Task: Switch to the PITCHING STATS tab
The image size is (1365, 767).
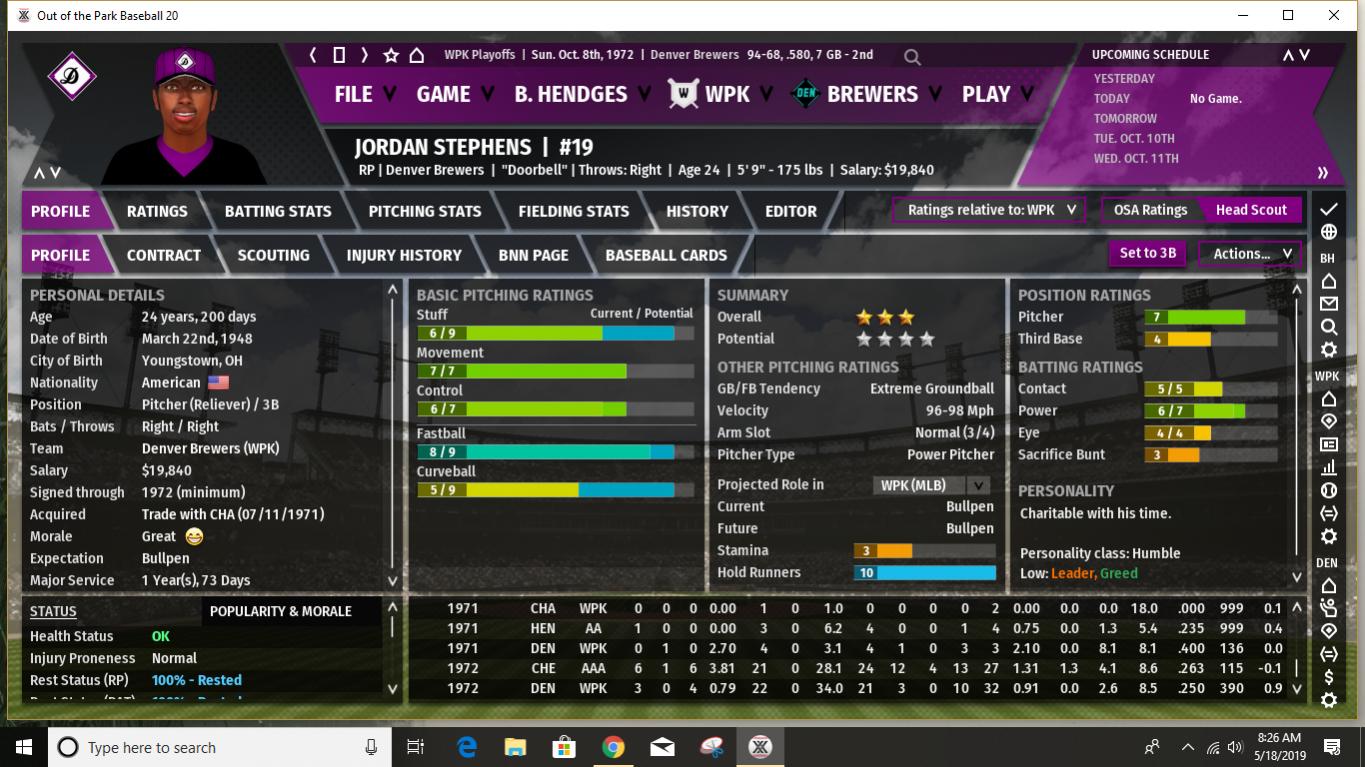Action: (x=424, y=211)
